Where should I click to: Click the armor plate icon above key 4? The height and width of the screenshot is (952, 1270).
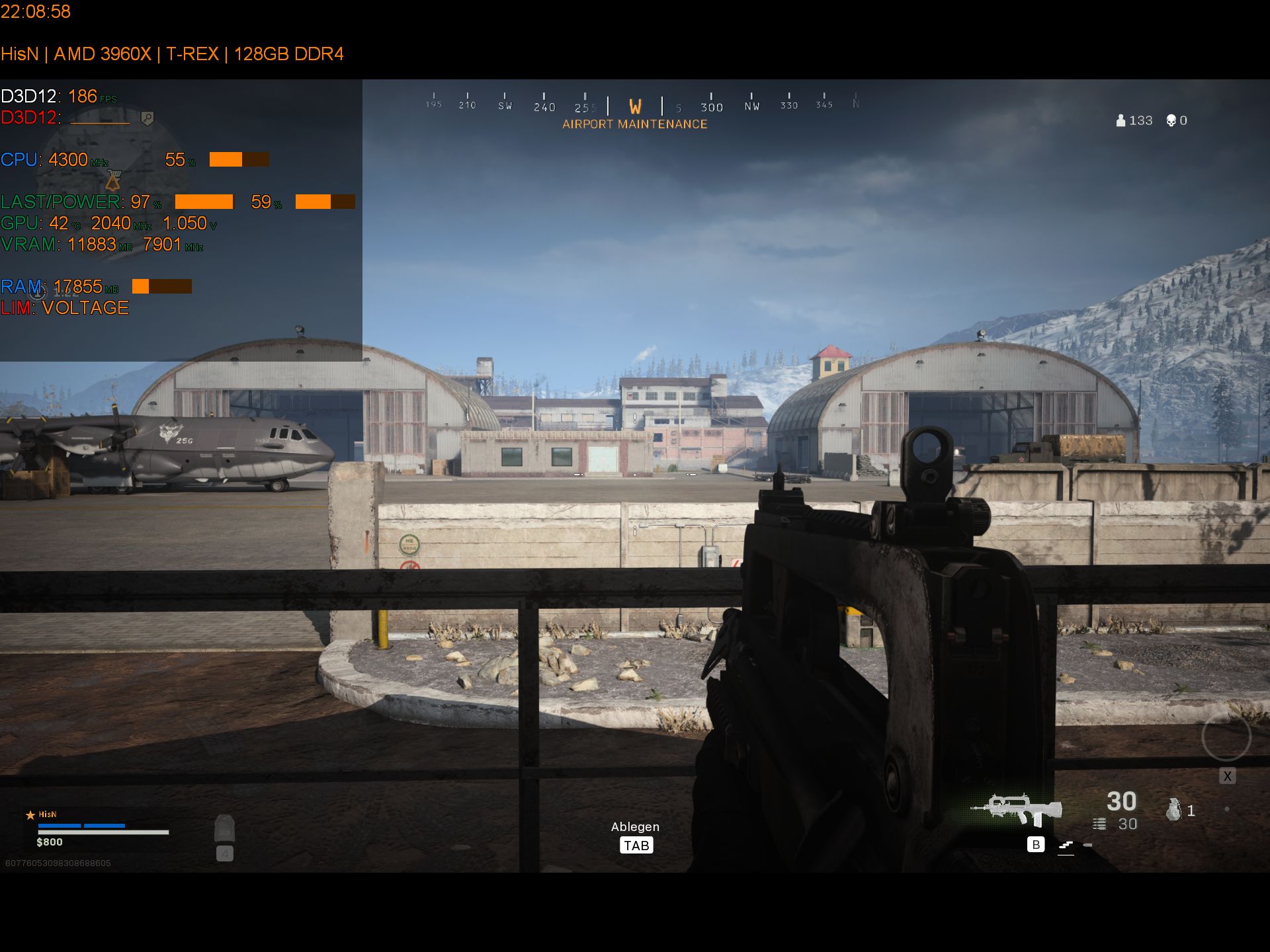pyautogui.click(x=226, y=828)
